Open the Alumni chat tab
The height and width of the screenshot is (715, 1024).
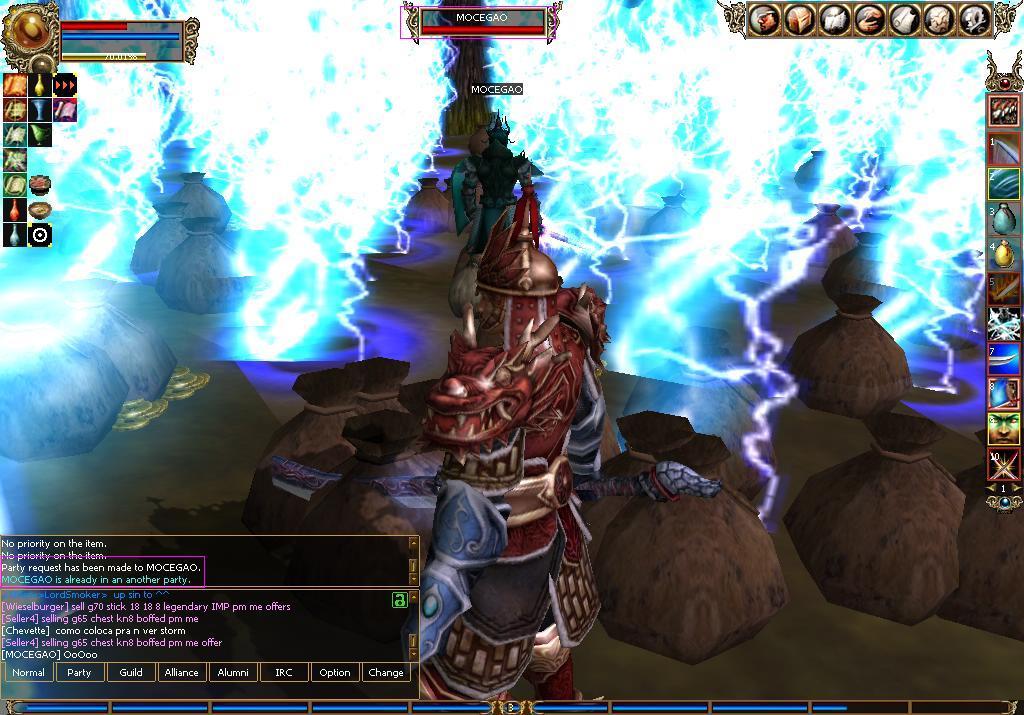pyautogui.click(x=233, y=672)
